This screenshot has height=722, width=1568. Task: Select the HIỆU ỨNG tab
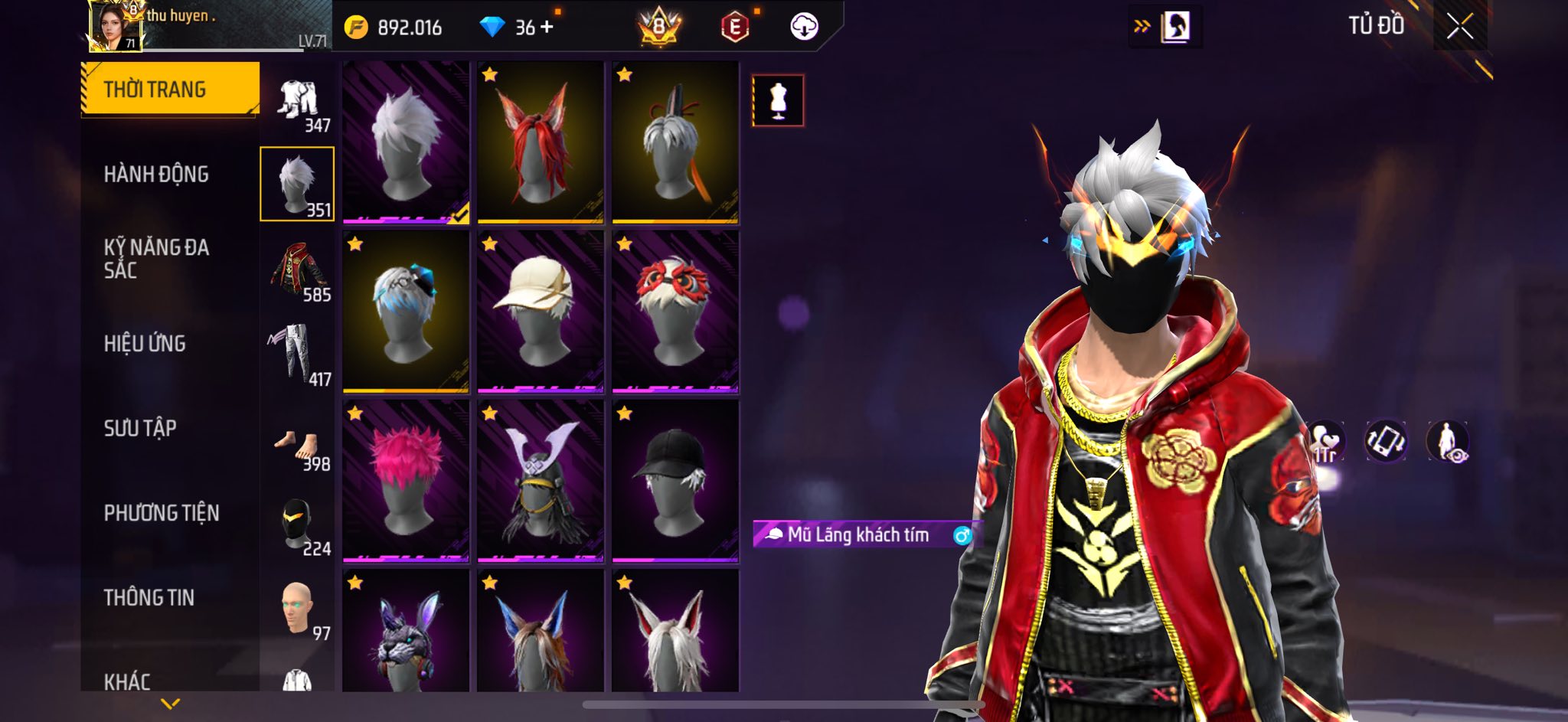point(145,344)
